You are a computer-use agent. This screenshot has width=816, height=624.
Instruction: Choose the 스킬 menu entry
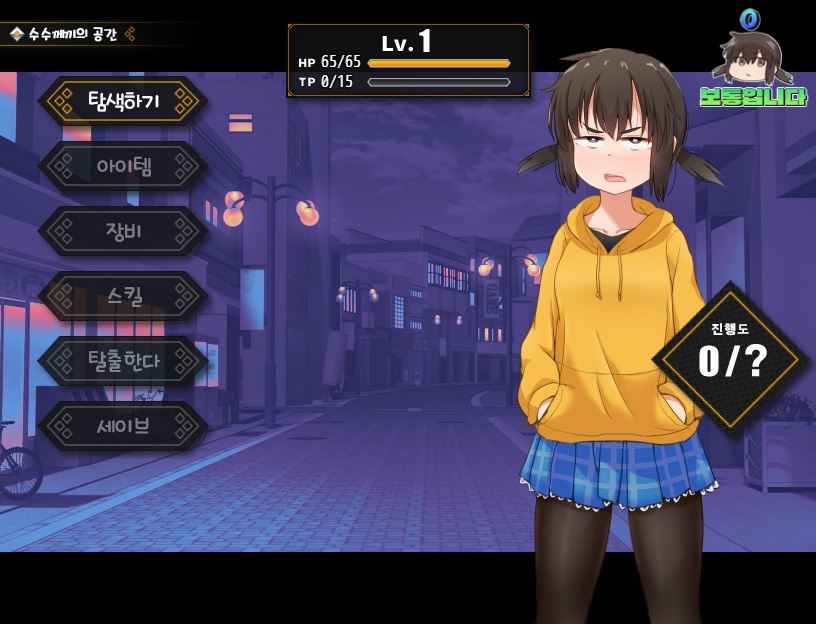[123, 296]
